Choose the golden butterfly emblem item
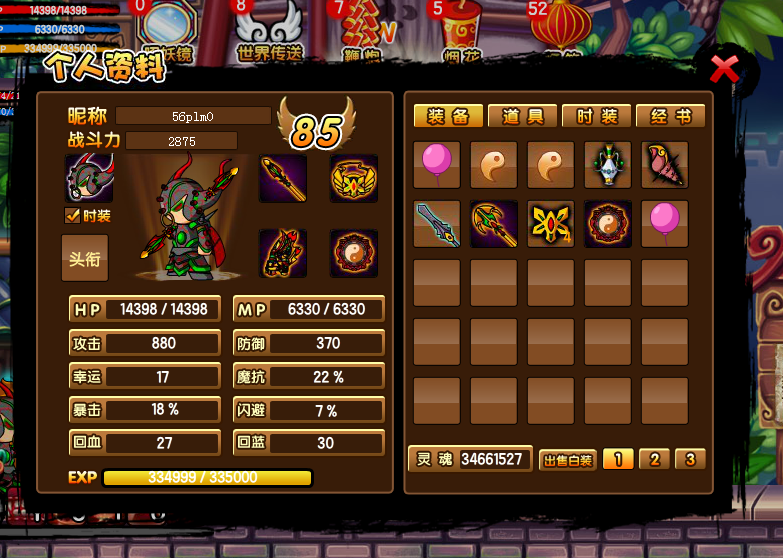This screenshot has width=783, height=558. pos(551,224)
